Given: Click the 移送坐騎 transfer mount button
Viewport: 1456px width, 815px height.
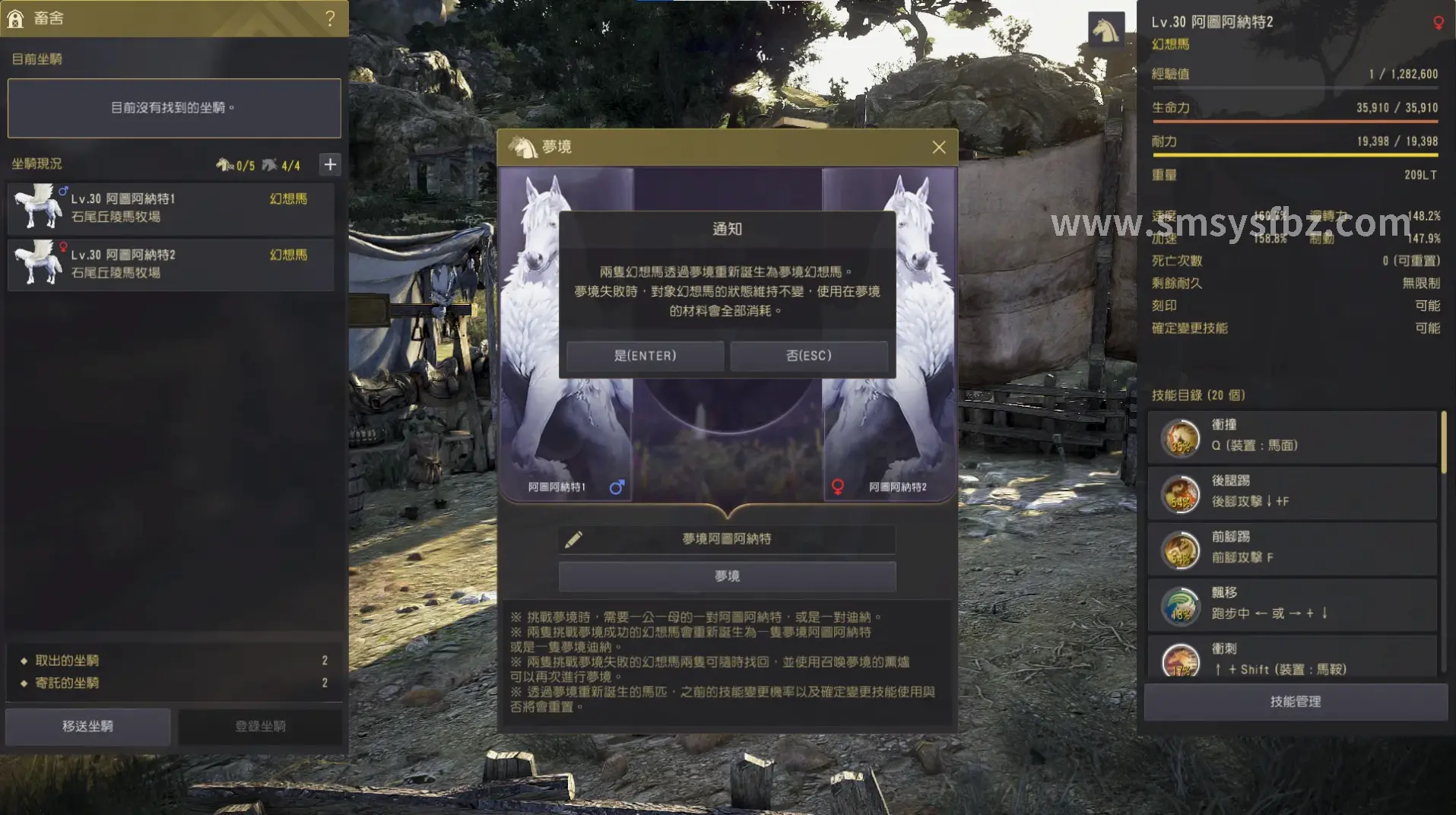Looking at the screenshot, I should tap(87, 726).
